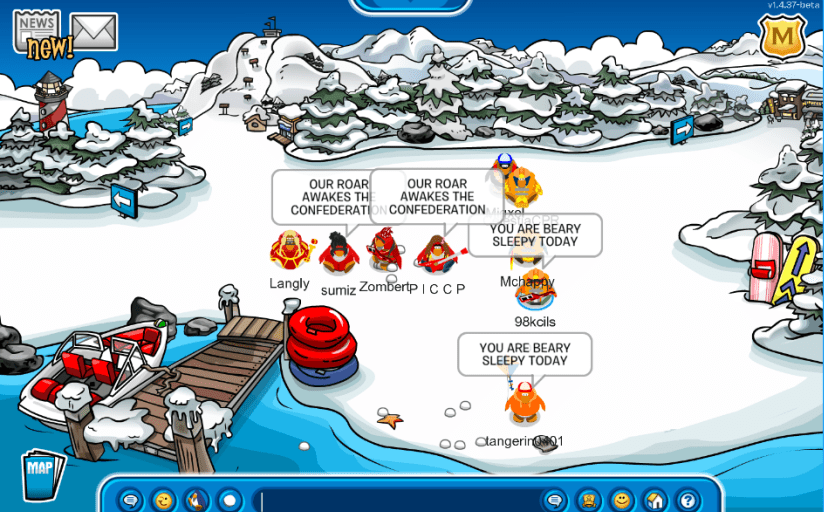Open the emotes winking face menu

[164, 499]
